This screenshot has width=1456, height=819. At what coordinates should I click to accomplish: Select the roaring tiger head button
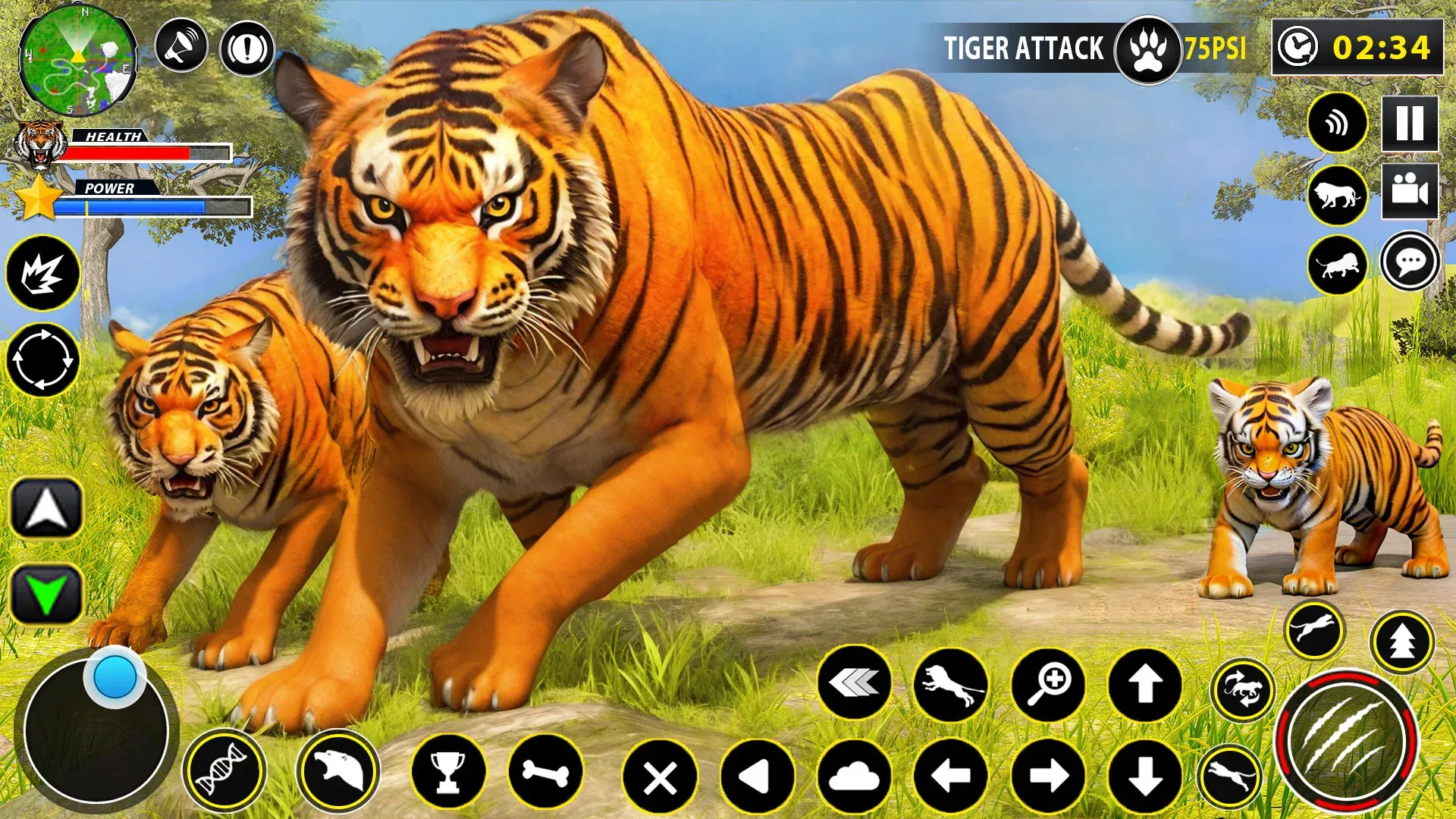(x=337, y=771)
